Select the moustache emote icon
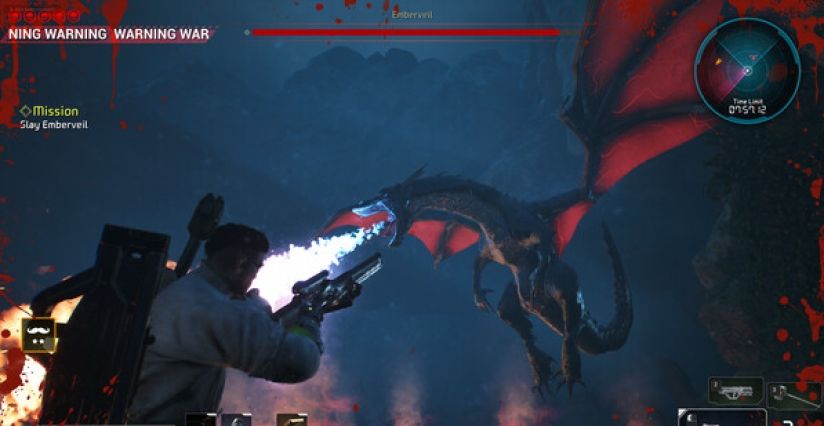The image size is (824, 426). pyautogui.click(x=38, y=332)
